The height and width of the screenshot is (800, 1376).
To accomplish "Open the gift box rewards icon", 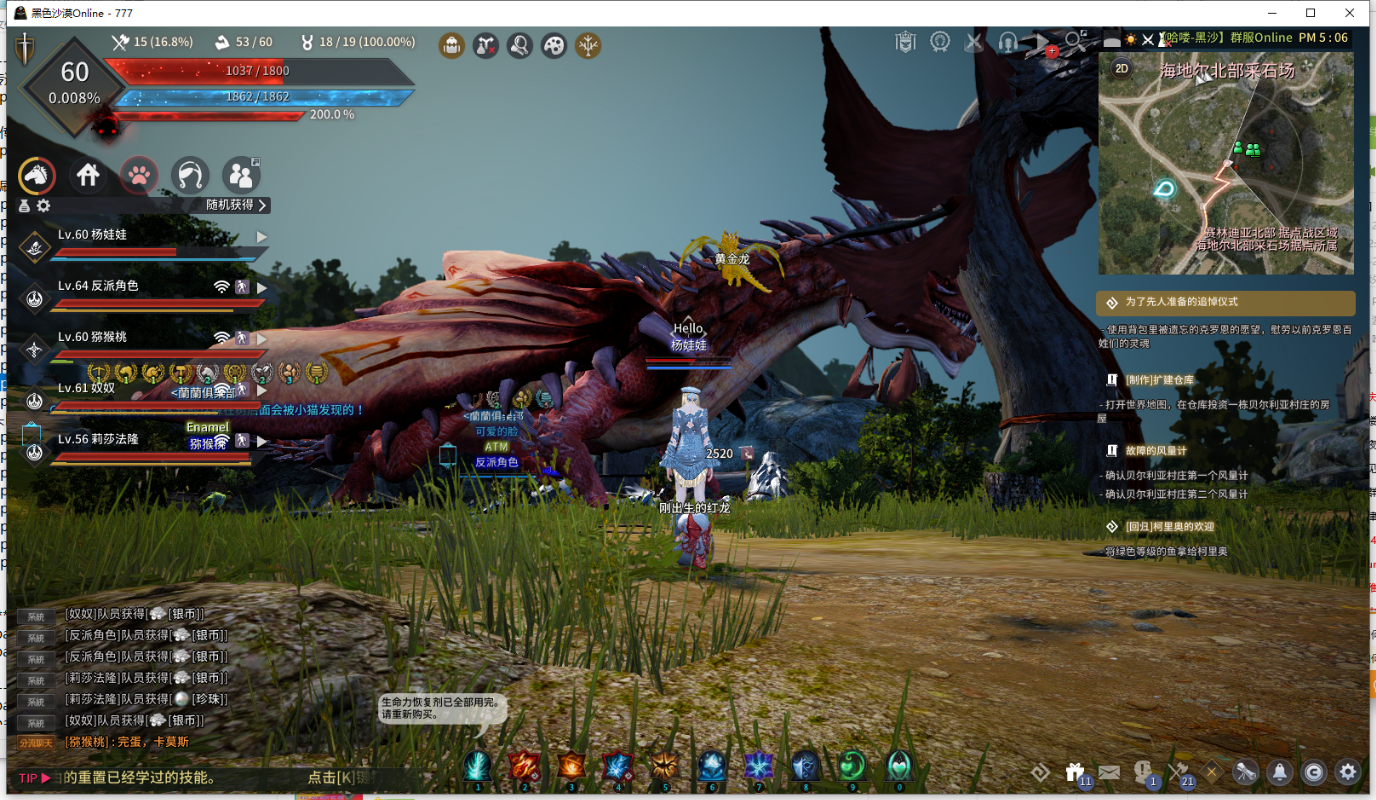I will tap(1075, 771).
